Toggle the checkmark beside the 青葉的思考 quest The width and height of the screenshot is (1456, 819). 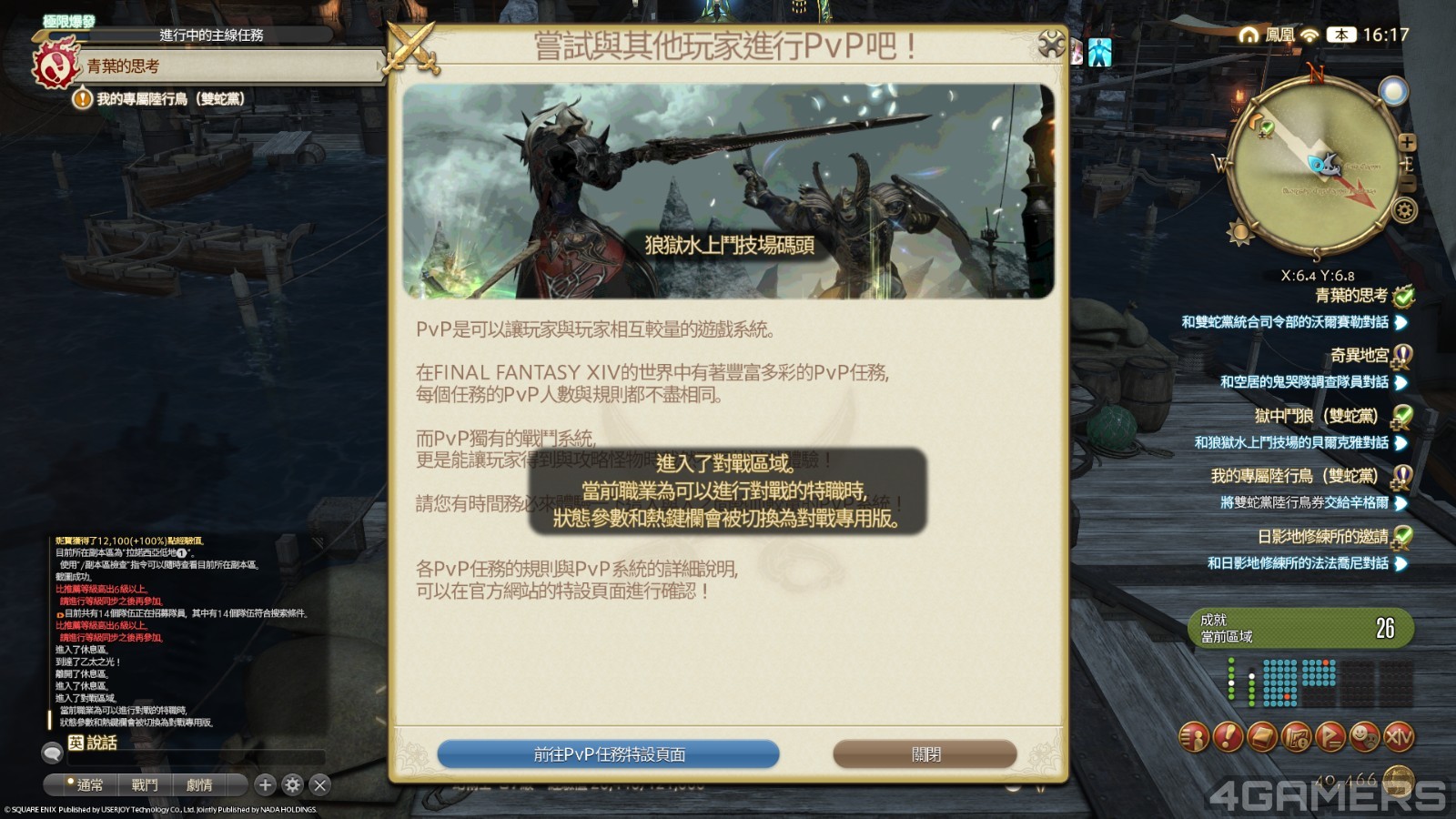1404,296
